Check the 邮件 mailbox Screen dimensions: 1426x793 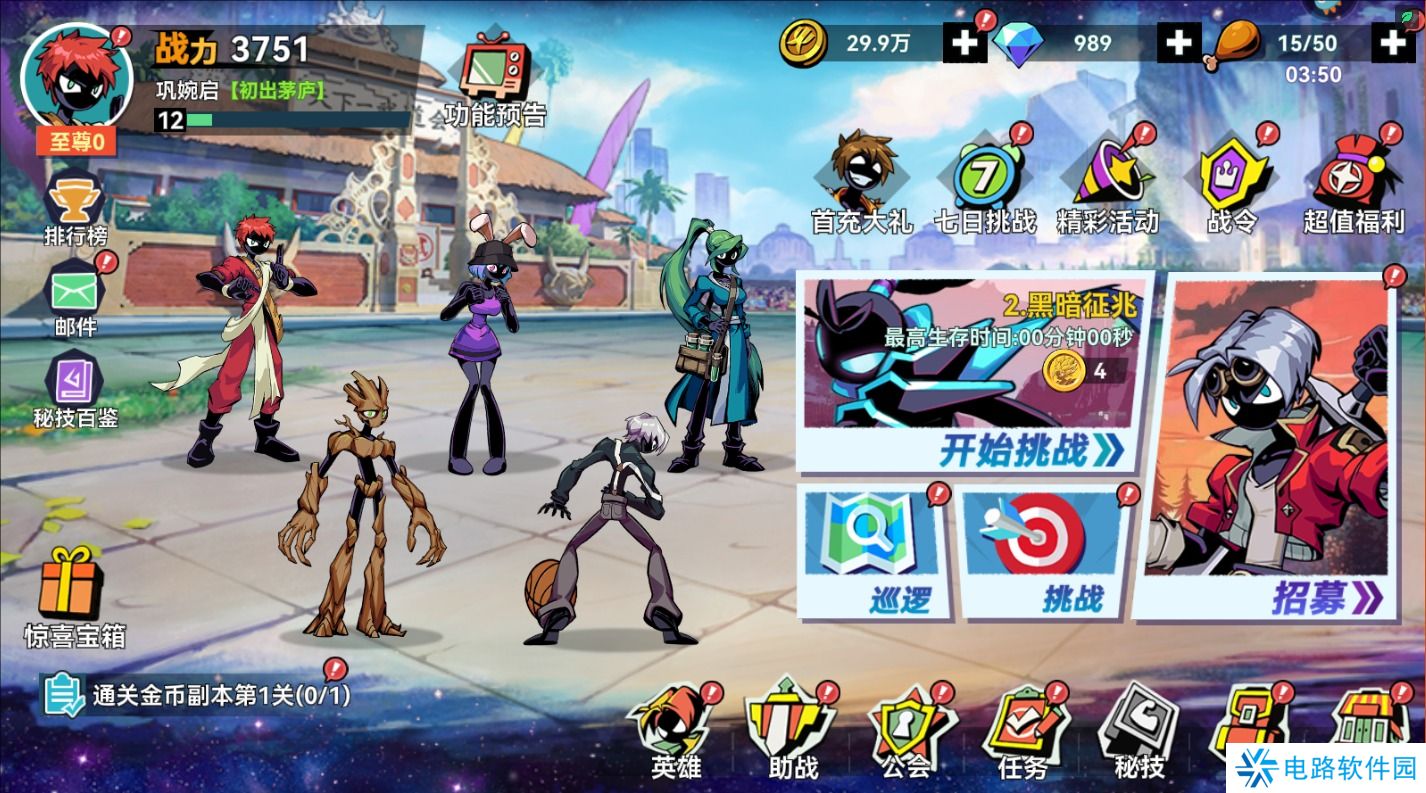(76, 298)
